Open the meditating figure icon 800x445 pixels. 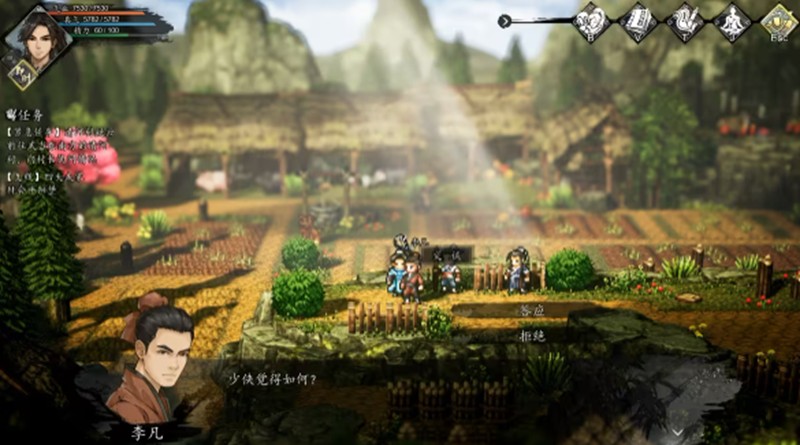pyautogui.click(x=731, y=21)
